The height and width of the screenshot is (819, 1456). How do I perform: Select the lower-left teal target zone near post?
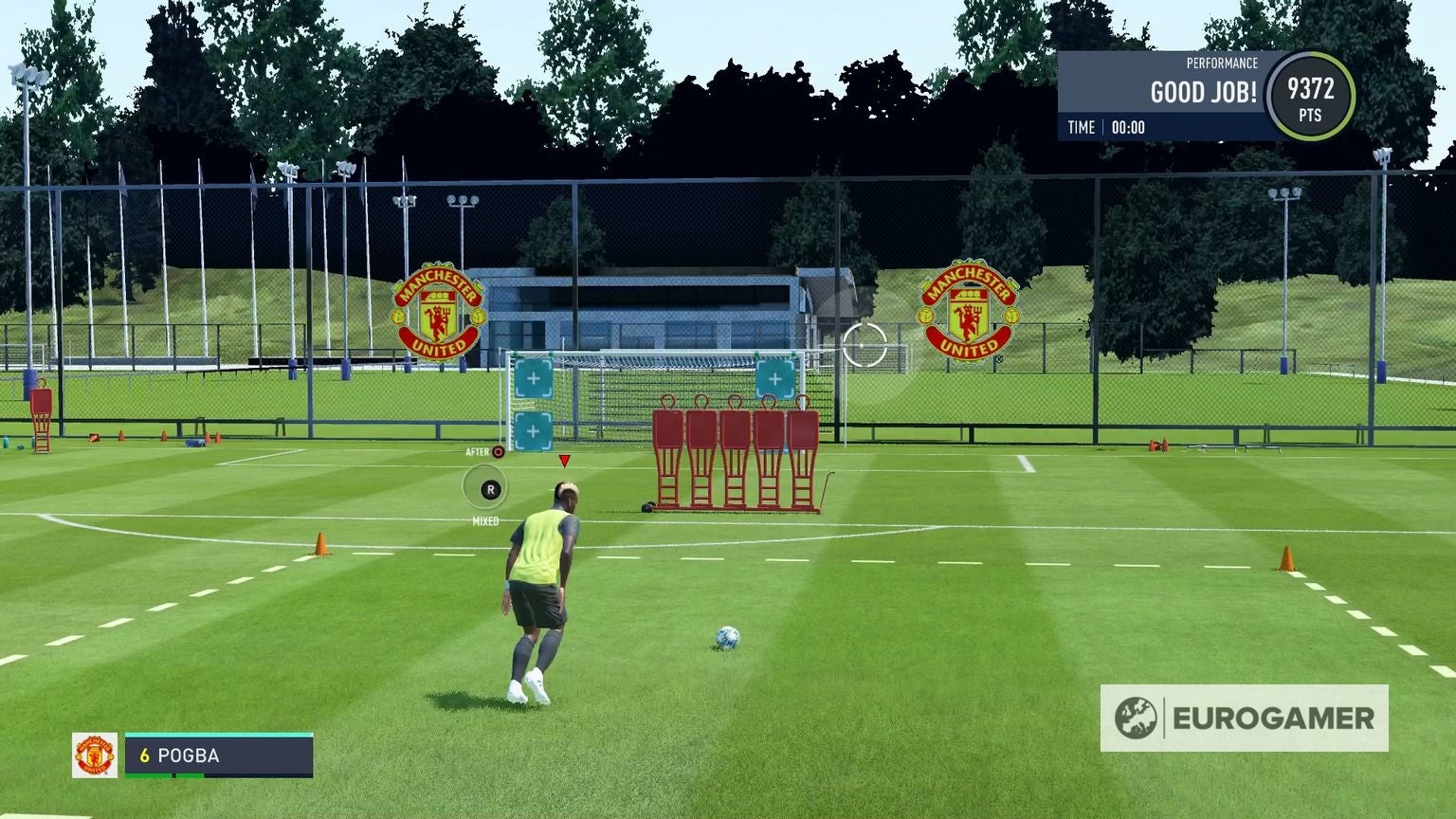click(534, 431)
